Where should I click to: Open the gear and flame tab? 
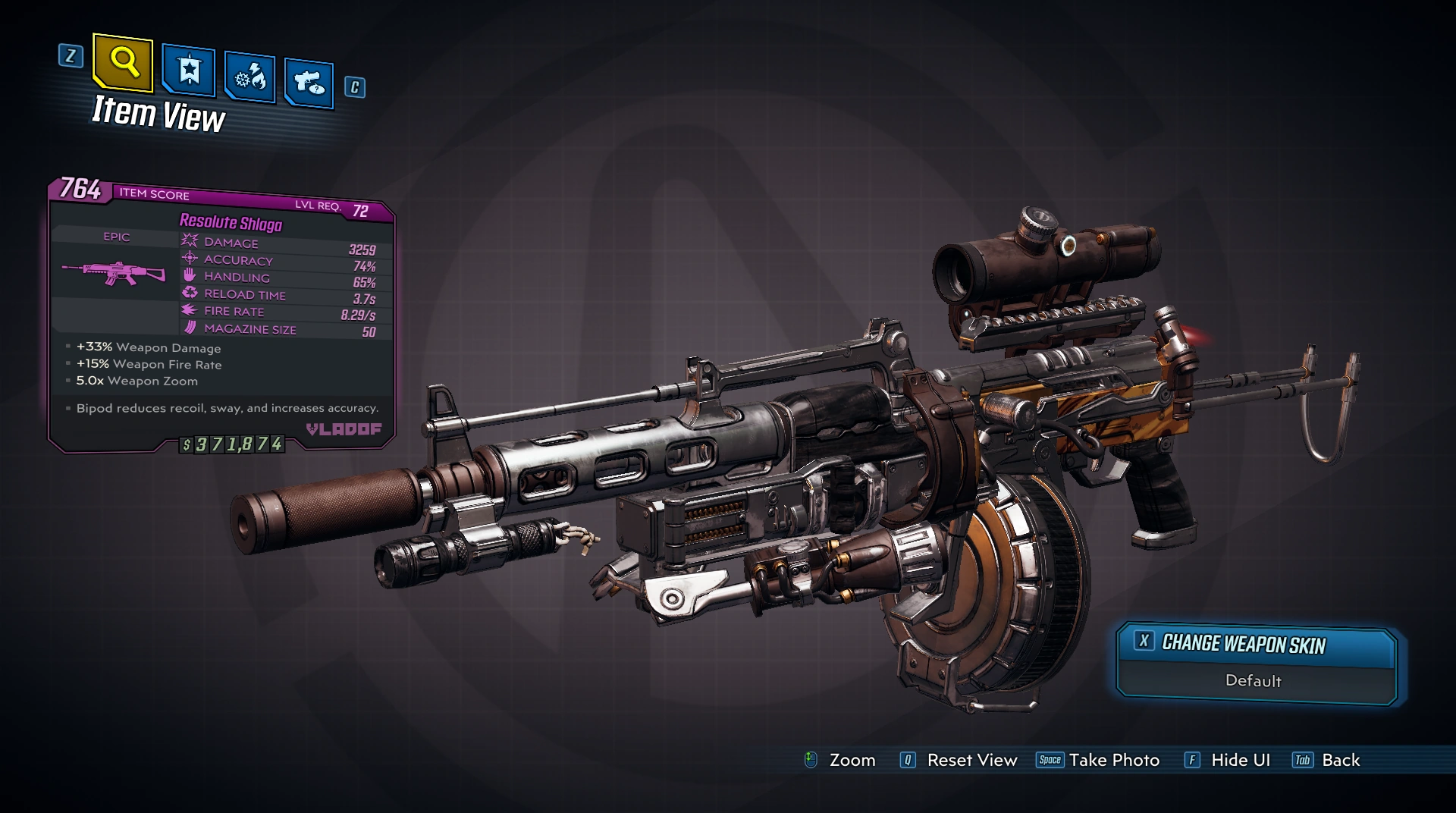tap(249, 77)
